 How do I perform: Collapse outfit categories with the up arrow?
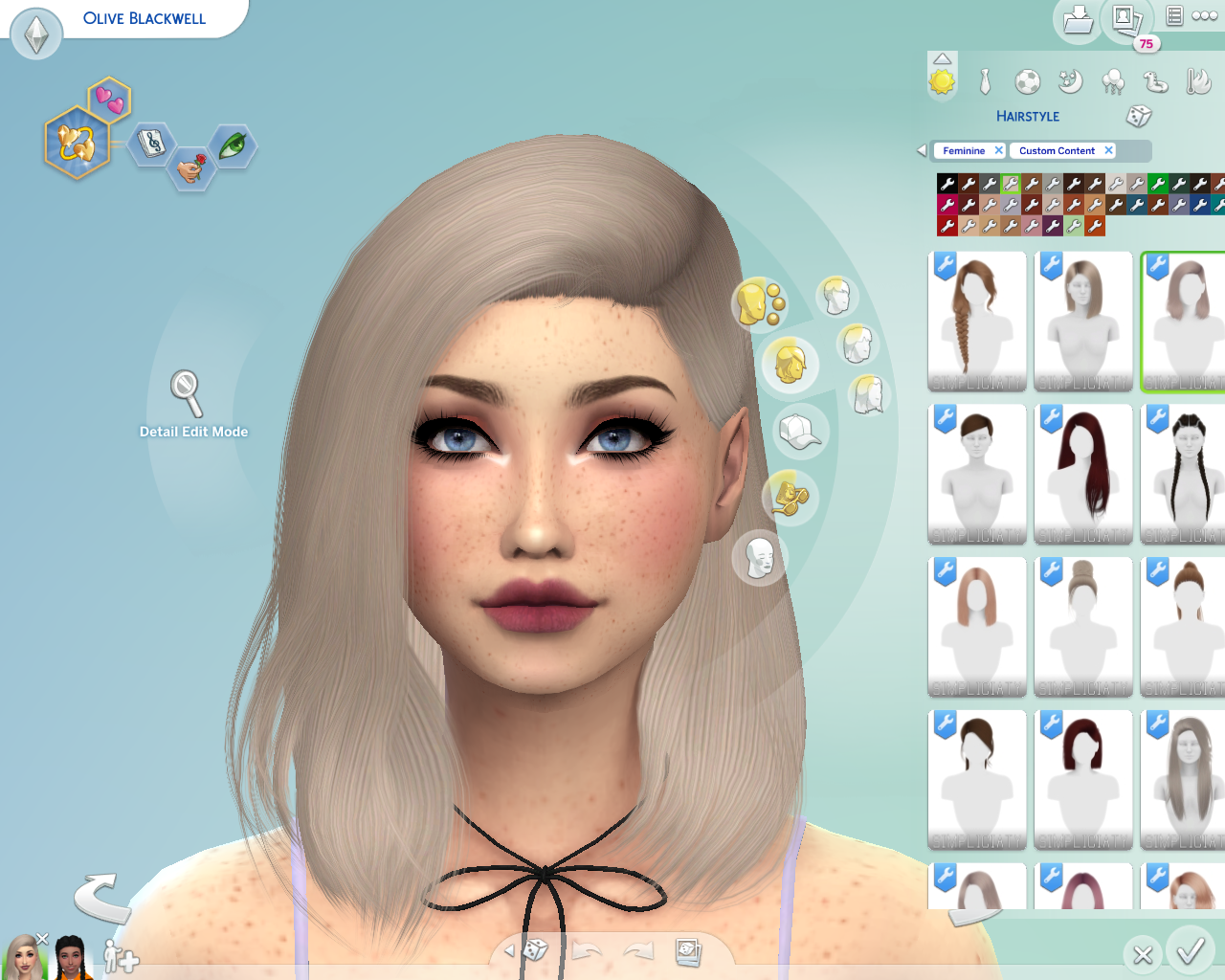pyautogui.click(x=942, y=56)
